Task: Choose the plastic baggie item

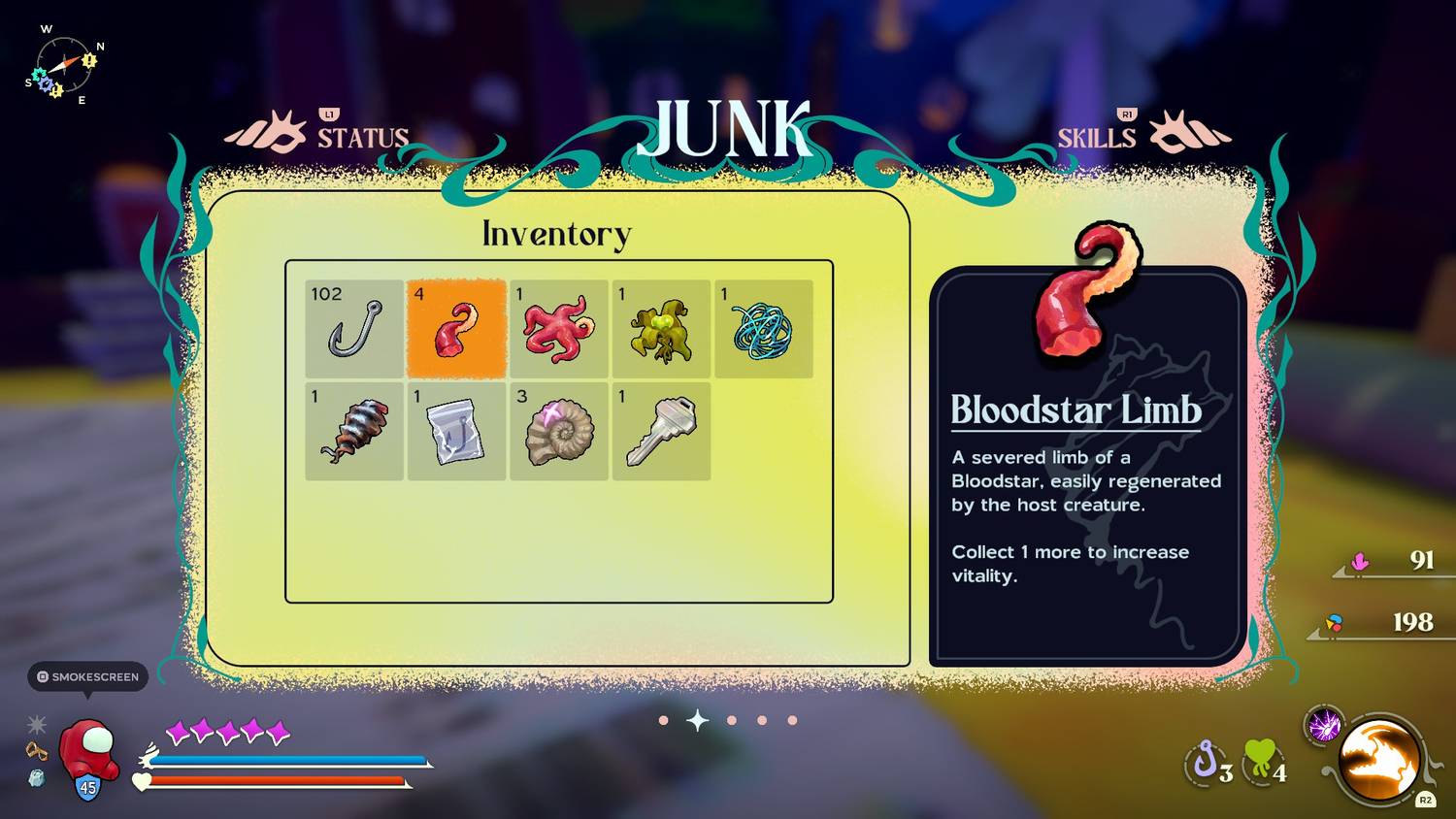Action: click(x=456, y=432)
